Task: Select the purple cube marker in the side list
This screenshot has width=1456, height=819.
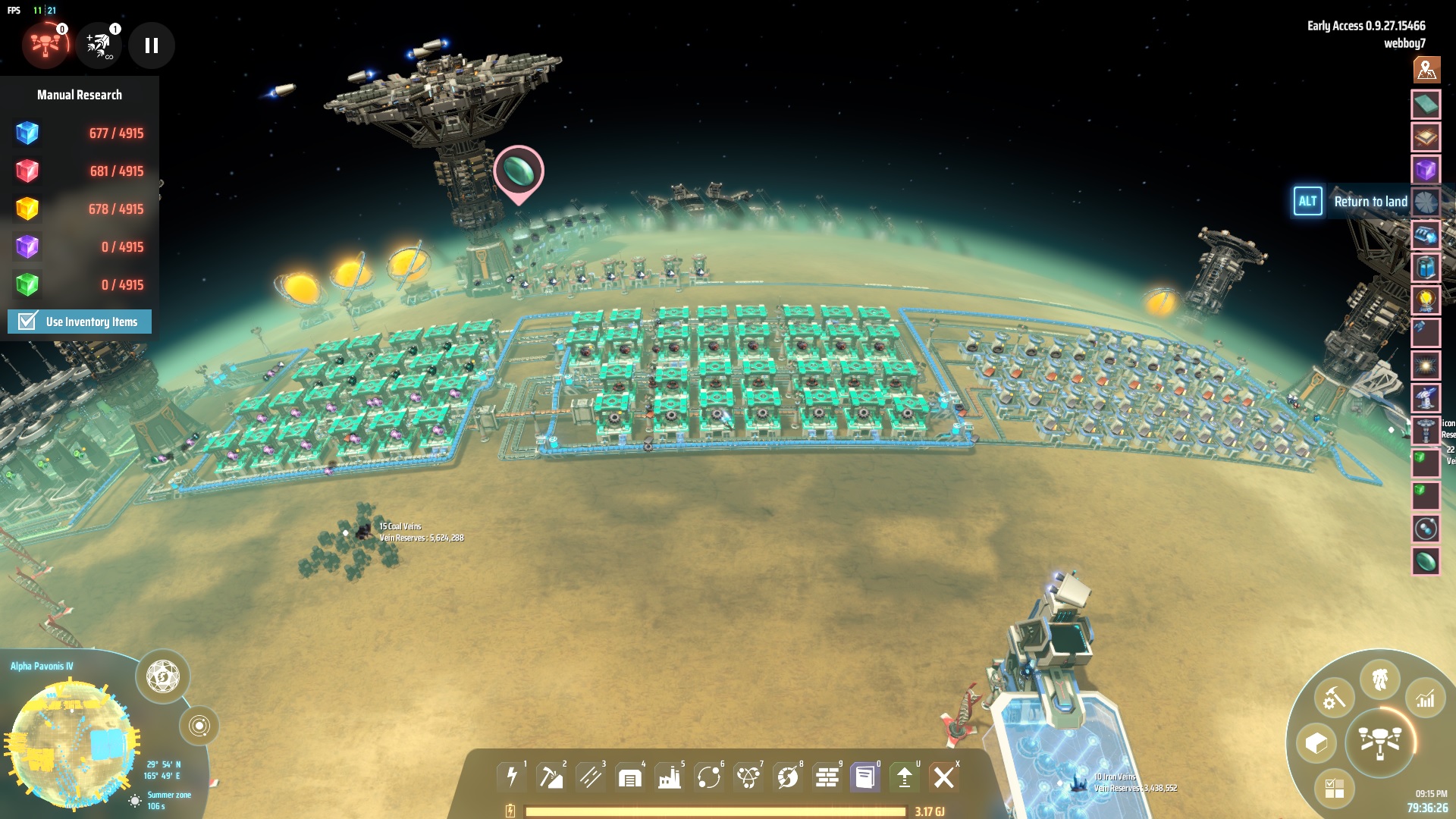Action: (1426, 169)
